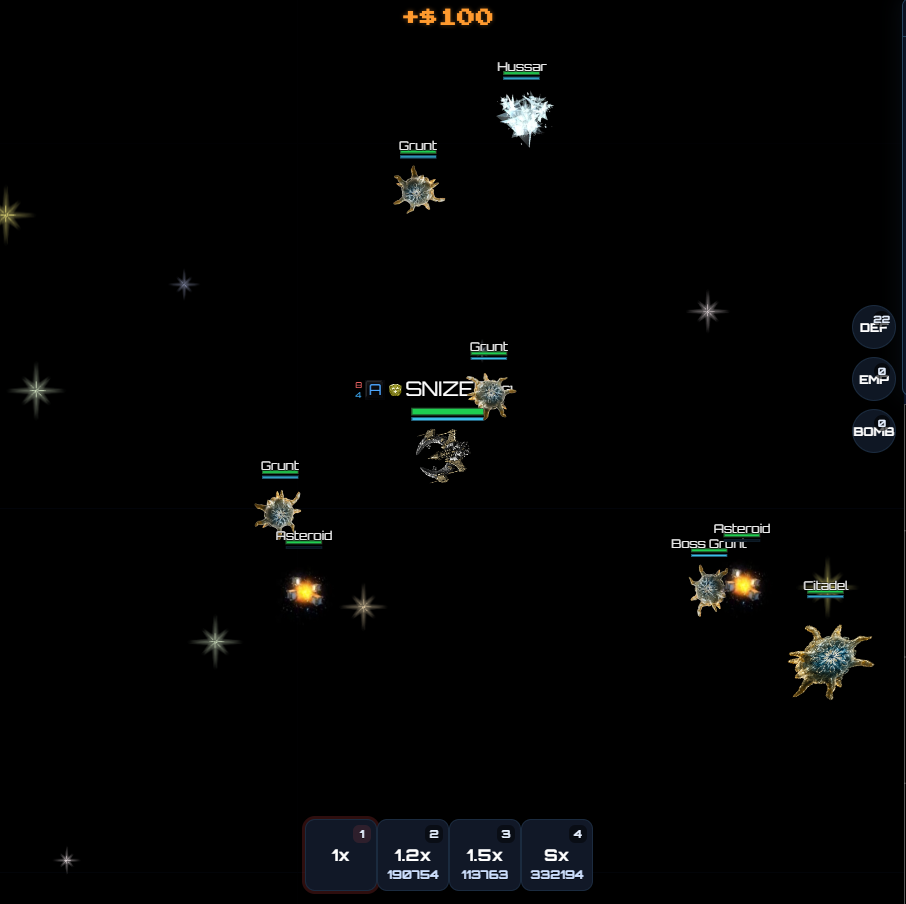906x904 pixels.
Task: Fire the EMP ability
Action: pyautogui.click(x=873, y=379)
